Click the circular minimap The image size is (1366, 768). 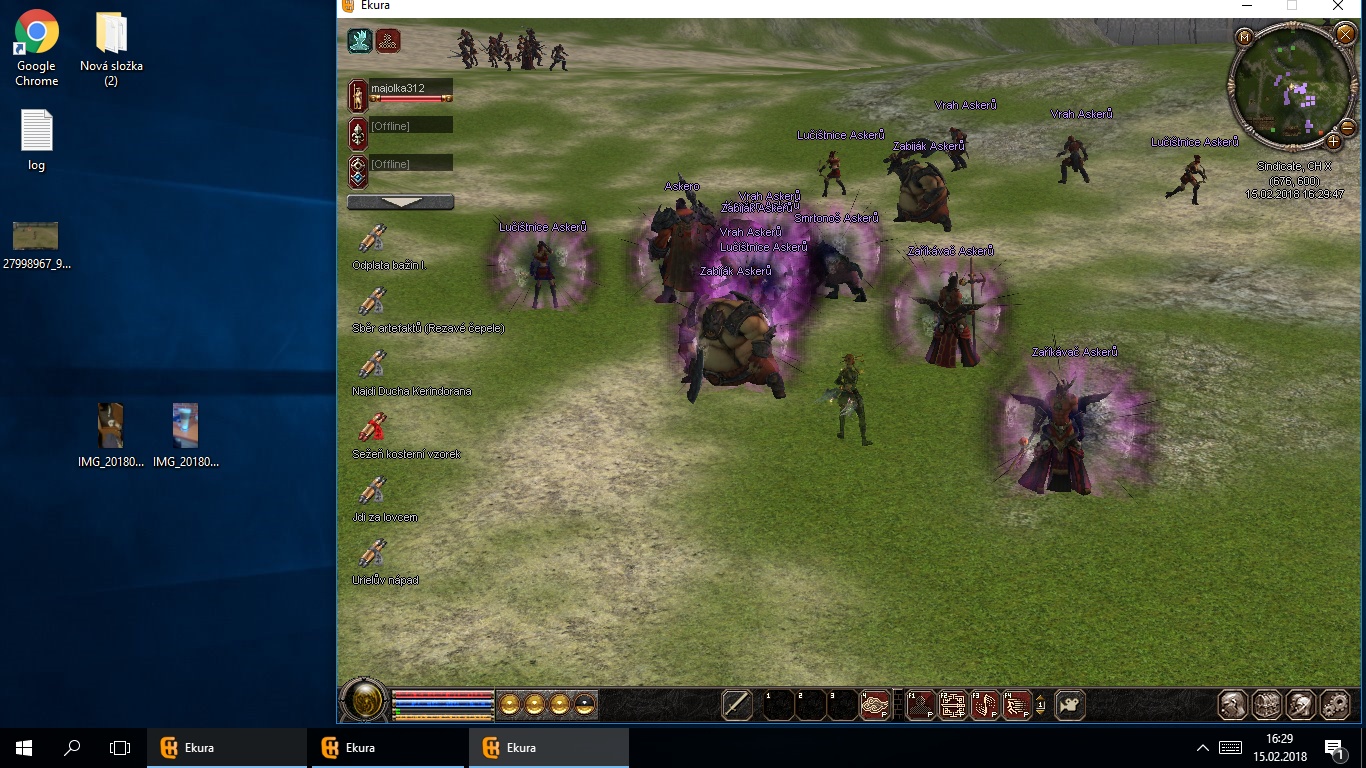click(1291, 88)
